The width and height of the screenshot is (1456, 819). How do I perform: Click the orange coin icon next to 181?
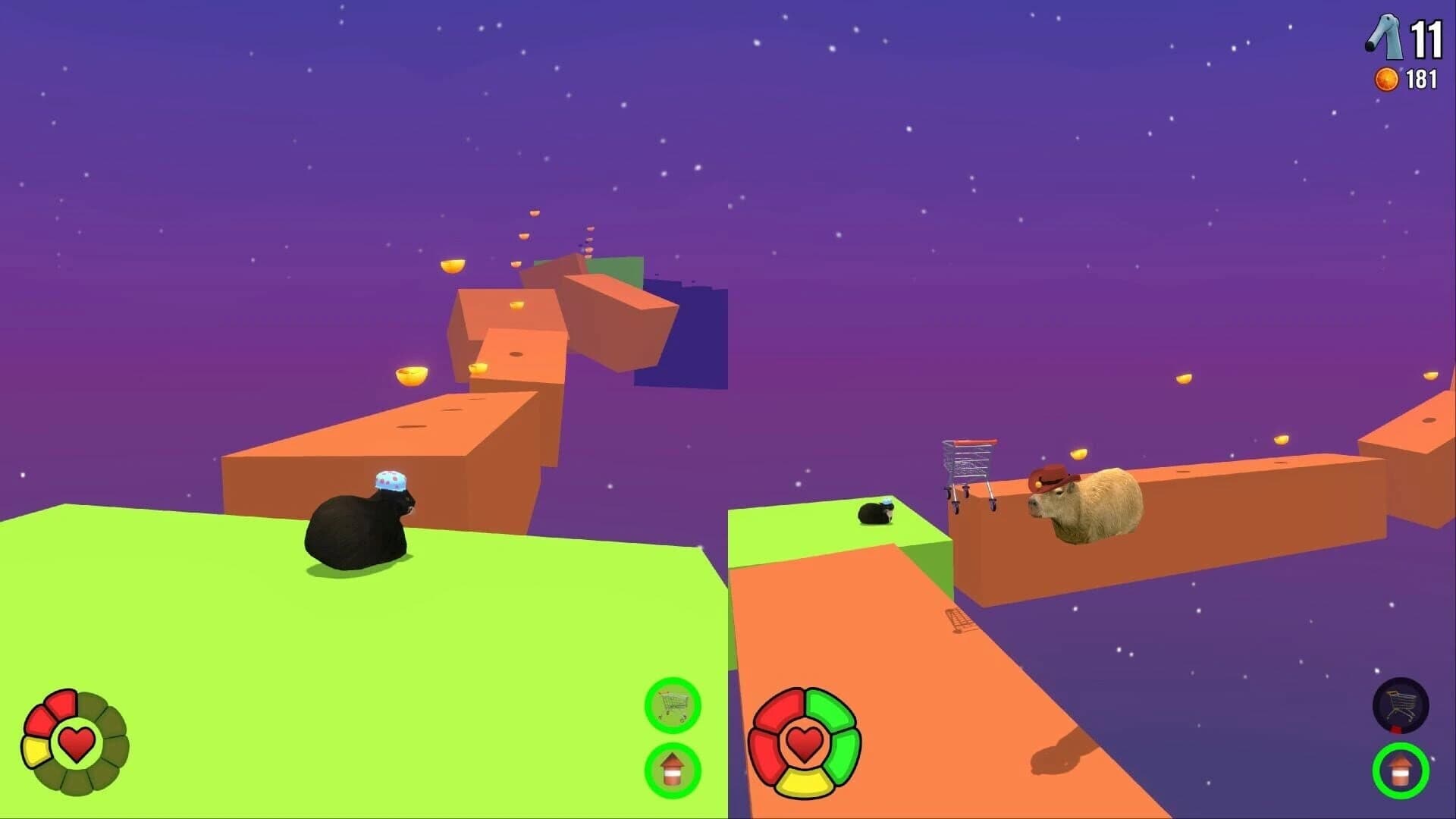click(x=1385, y=77)
